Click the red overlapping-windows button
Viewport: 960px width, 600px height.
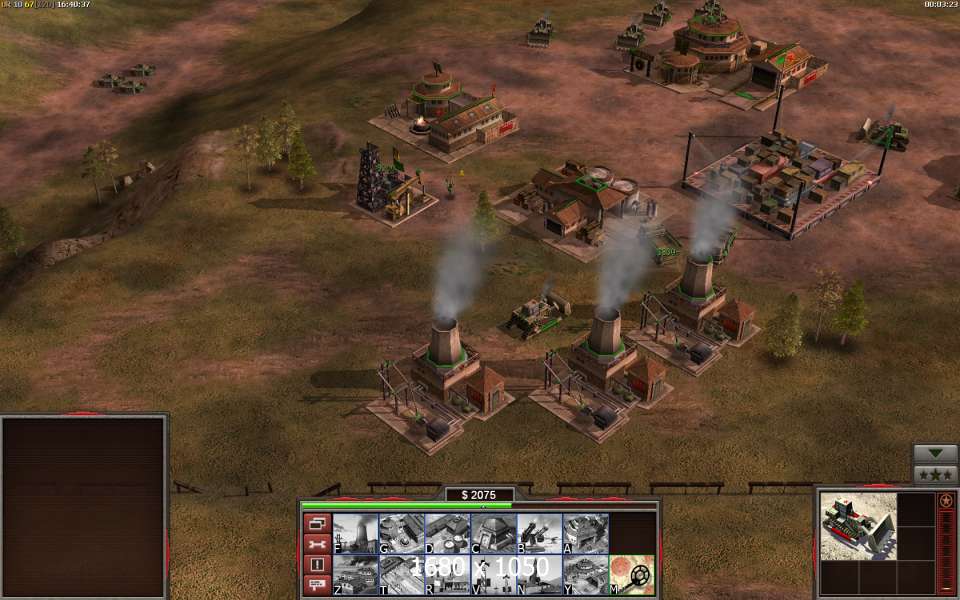(317, 523)
